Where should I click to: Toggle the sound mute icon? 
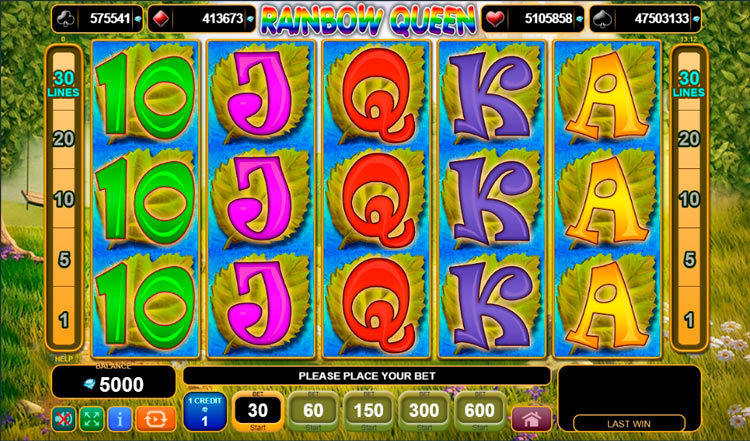click(x=64, y=418)
